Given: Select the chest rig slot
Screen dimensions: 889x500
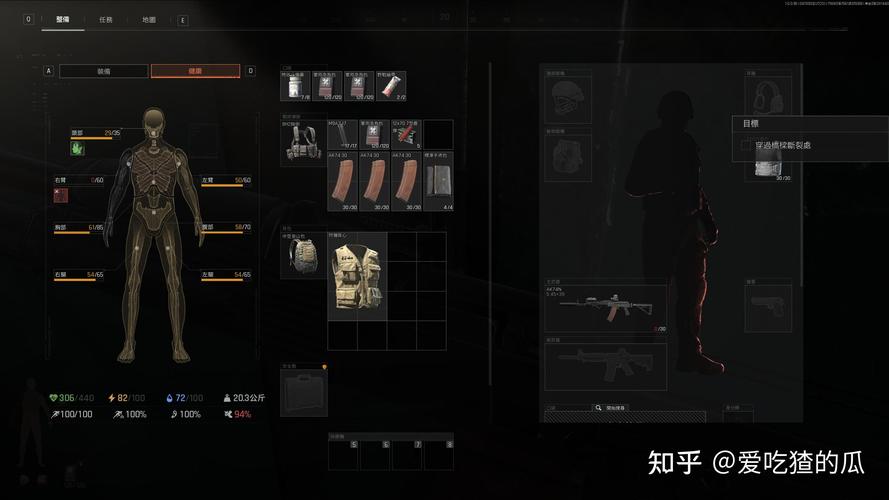Looking at the screenshot, I should pyautogui.click(x=302, y=141).
